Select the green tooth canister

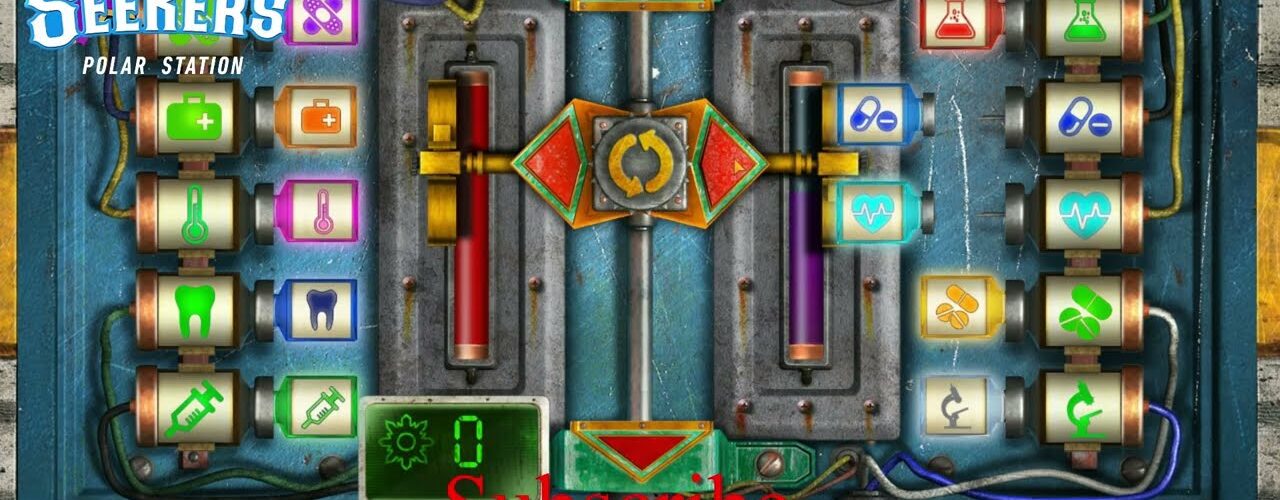click(190, 308)
